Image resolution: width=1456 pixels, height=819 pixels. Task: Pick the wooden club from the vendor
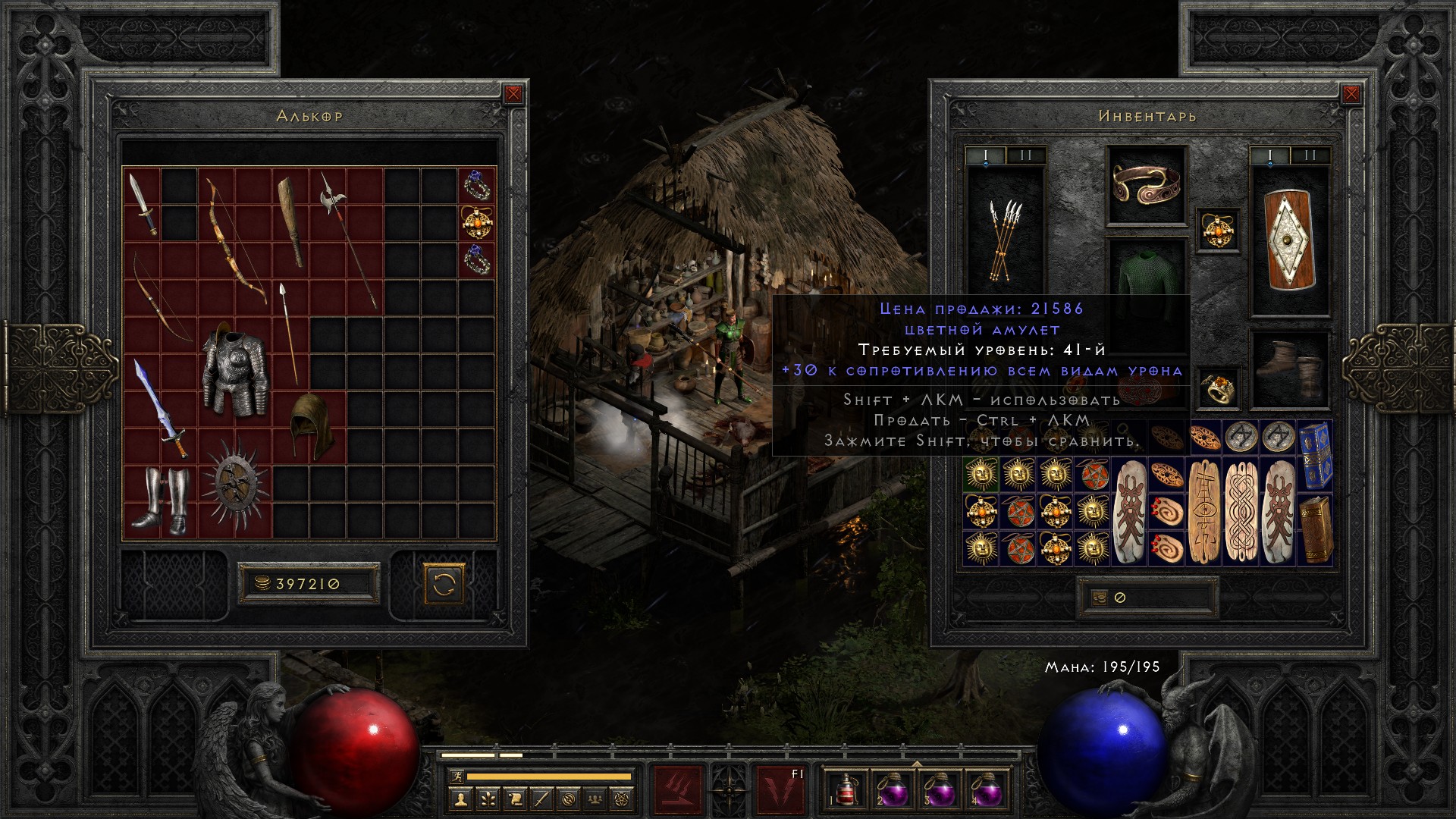coord(291,221)
